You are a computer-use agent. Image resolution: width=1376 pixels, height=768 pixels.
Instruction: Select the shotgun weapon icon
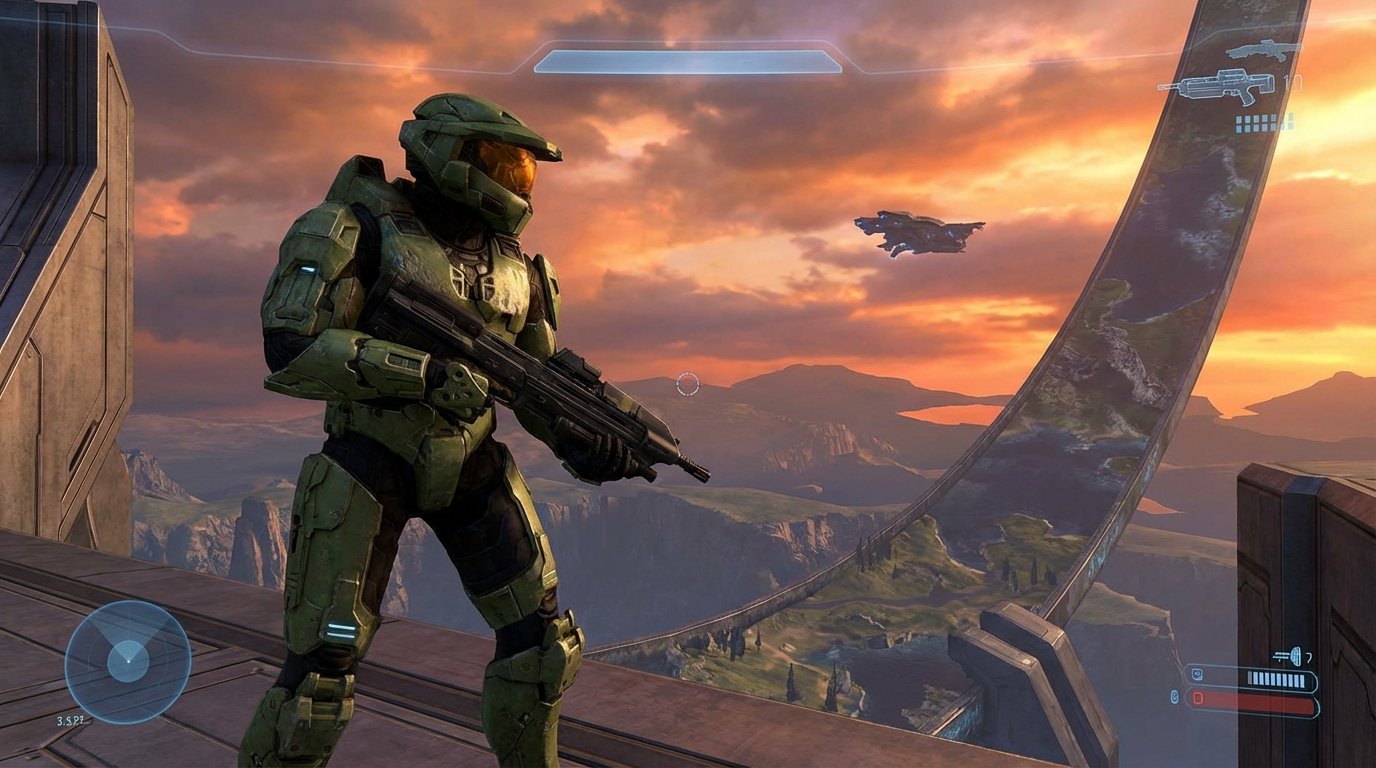pos(1258,50)
